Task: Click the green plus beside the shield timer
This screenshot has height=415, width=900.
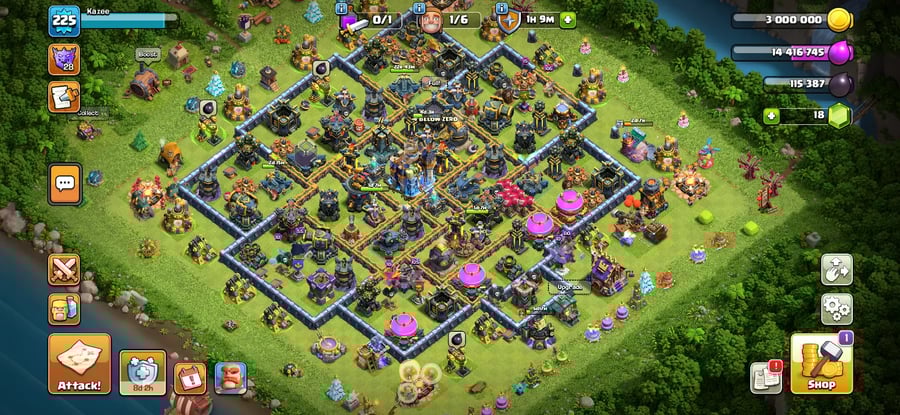Action: point(568,19)
